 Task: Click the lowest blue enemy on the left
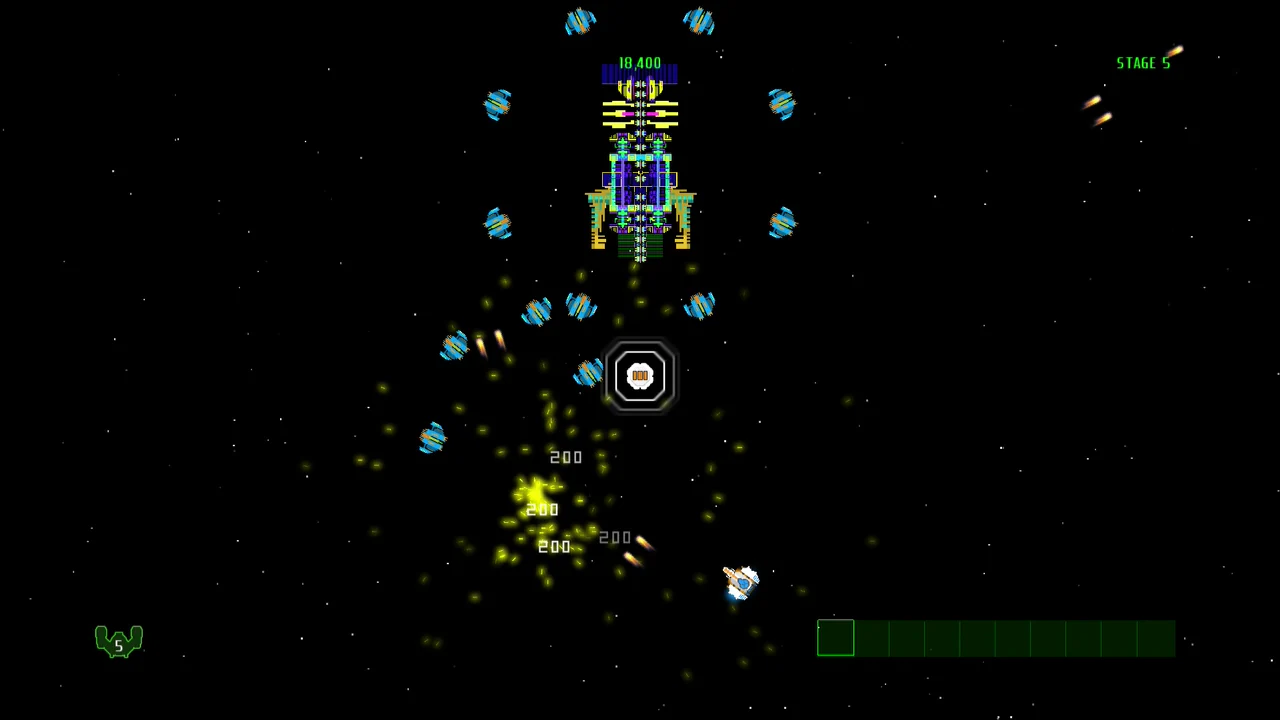432,438
